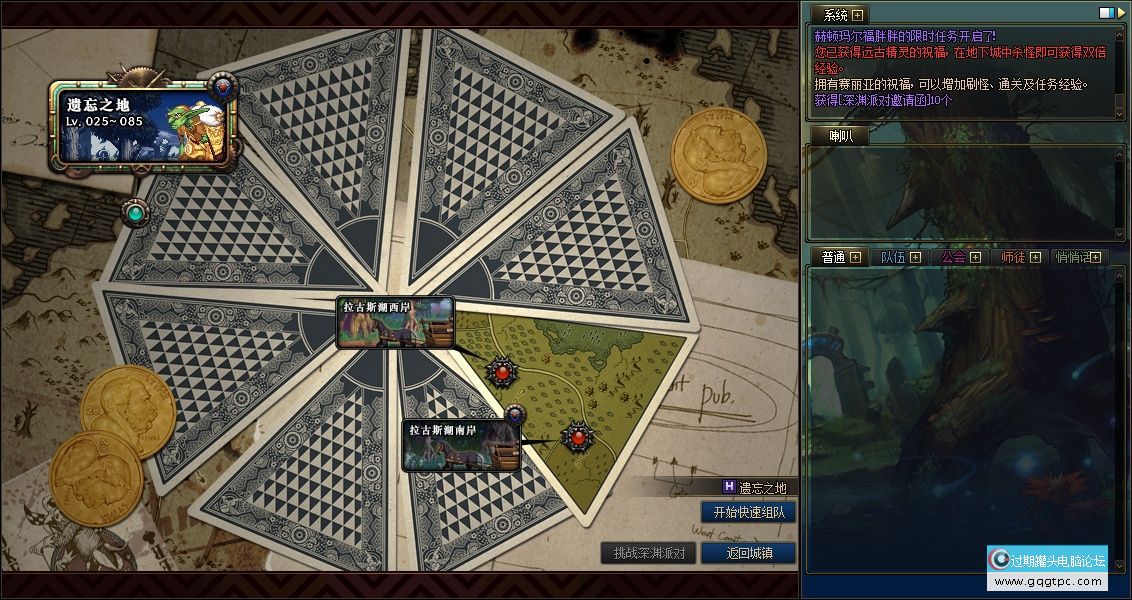This screenshot has width=1132, height=600.
Task: Return to town with 返回城镇
Action: [x=749, y=553]
